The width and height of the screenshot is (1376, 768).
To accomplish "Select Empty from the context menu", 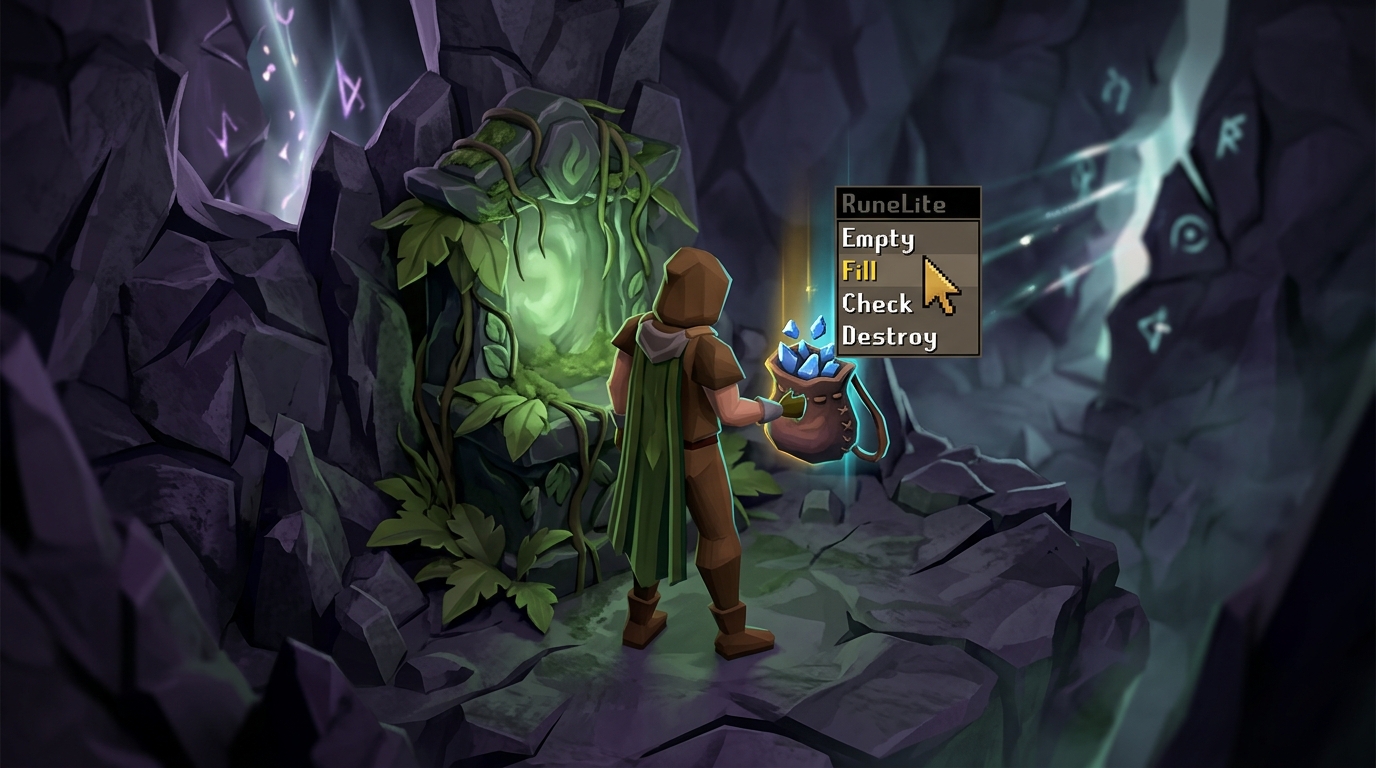I will [877, 239].
